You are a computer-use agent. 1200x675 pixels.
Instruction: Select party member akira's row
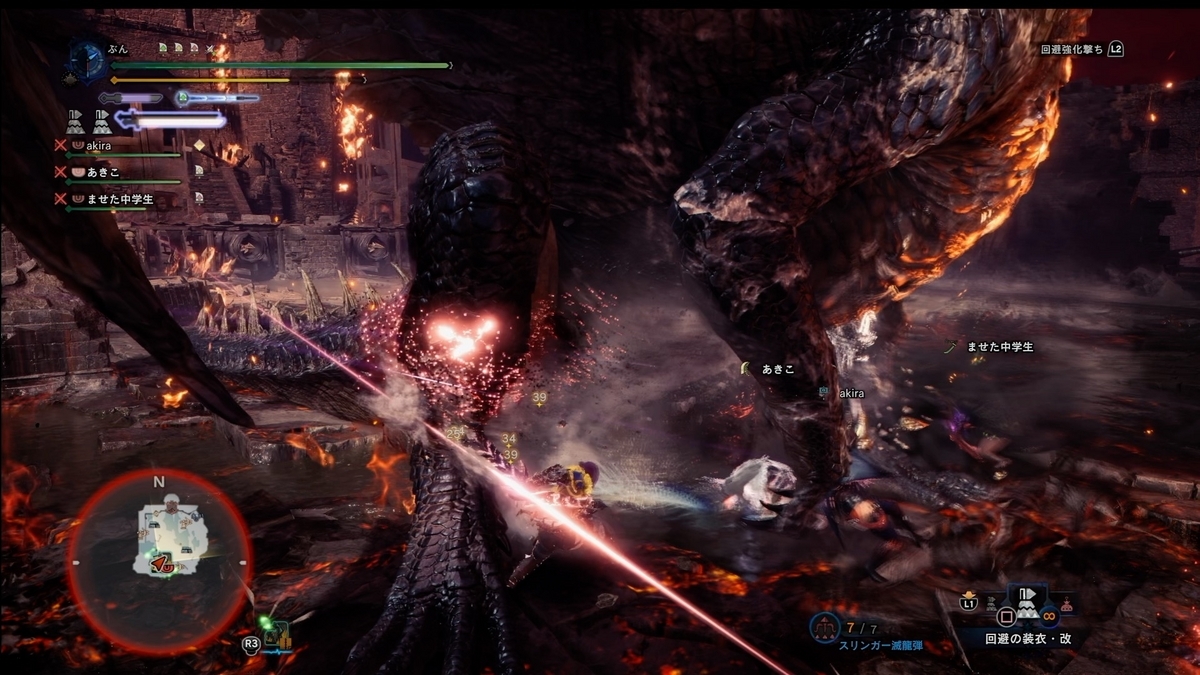[119, 146]
